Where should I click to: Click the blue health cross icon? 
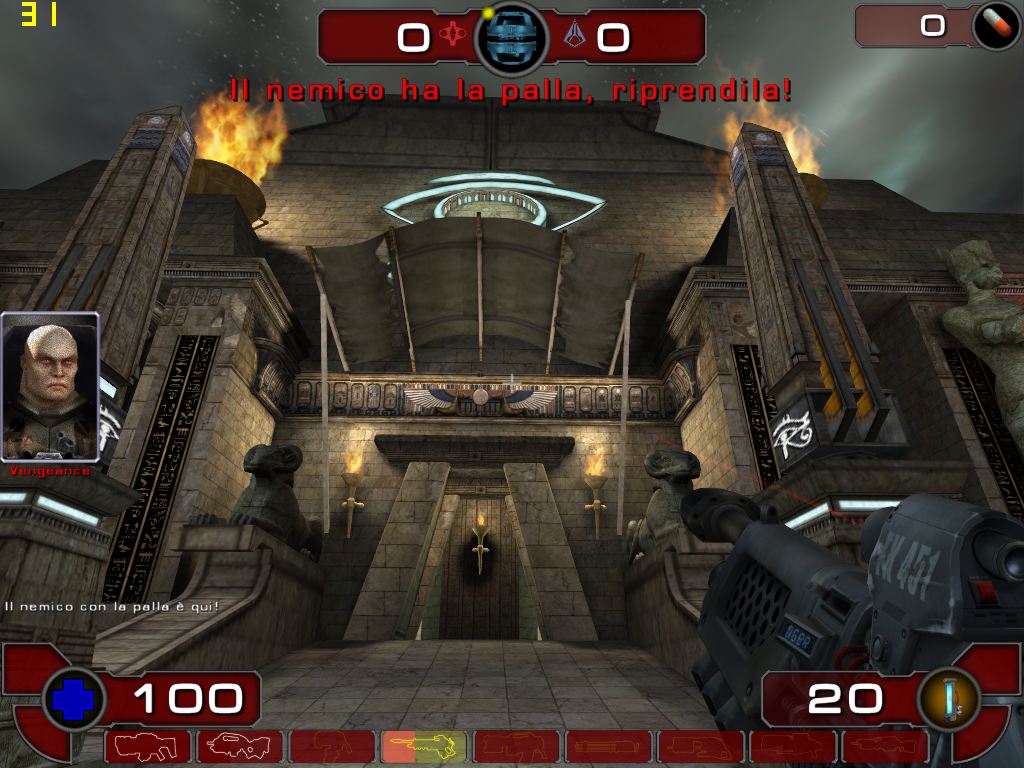pyautogui.click(x=73, y=699)
